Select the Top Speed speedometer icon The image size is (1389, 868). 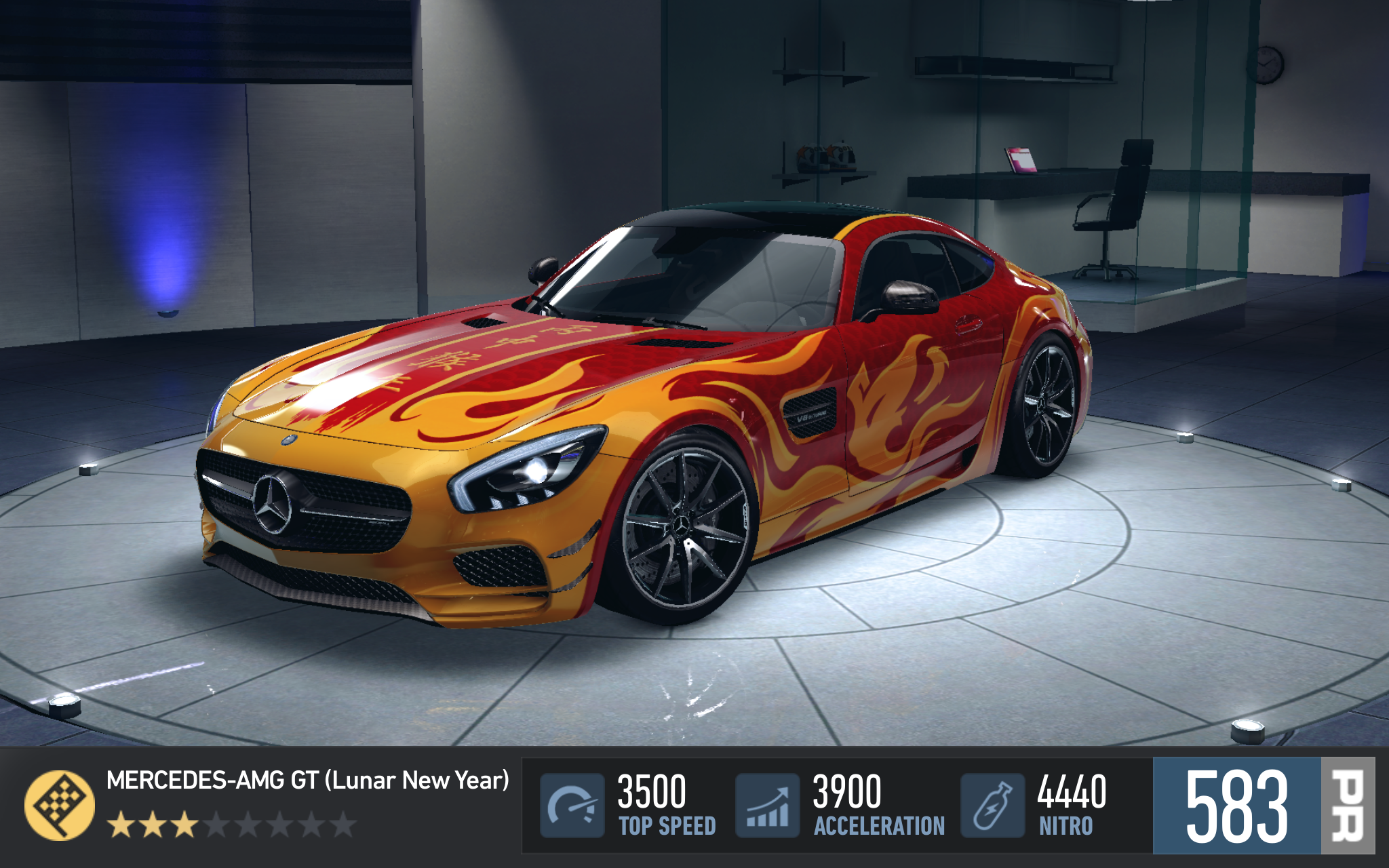click(x=572, y=805)
